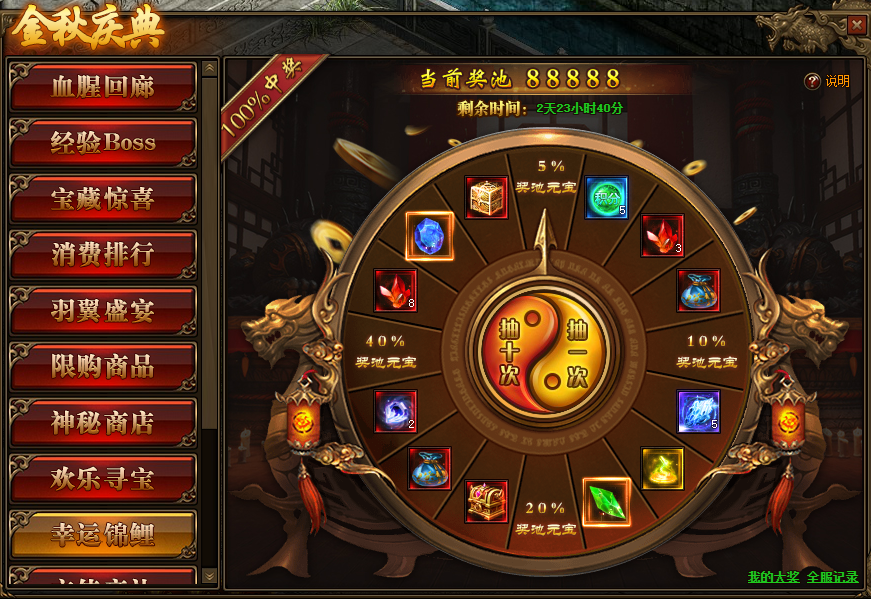Select the green crystal shard prize
The image size is (871, 599).
[605, 501]
